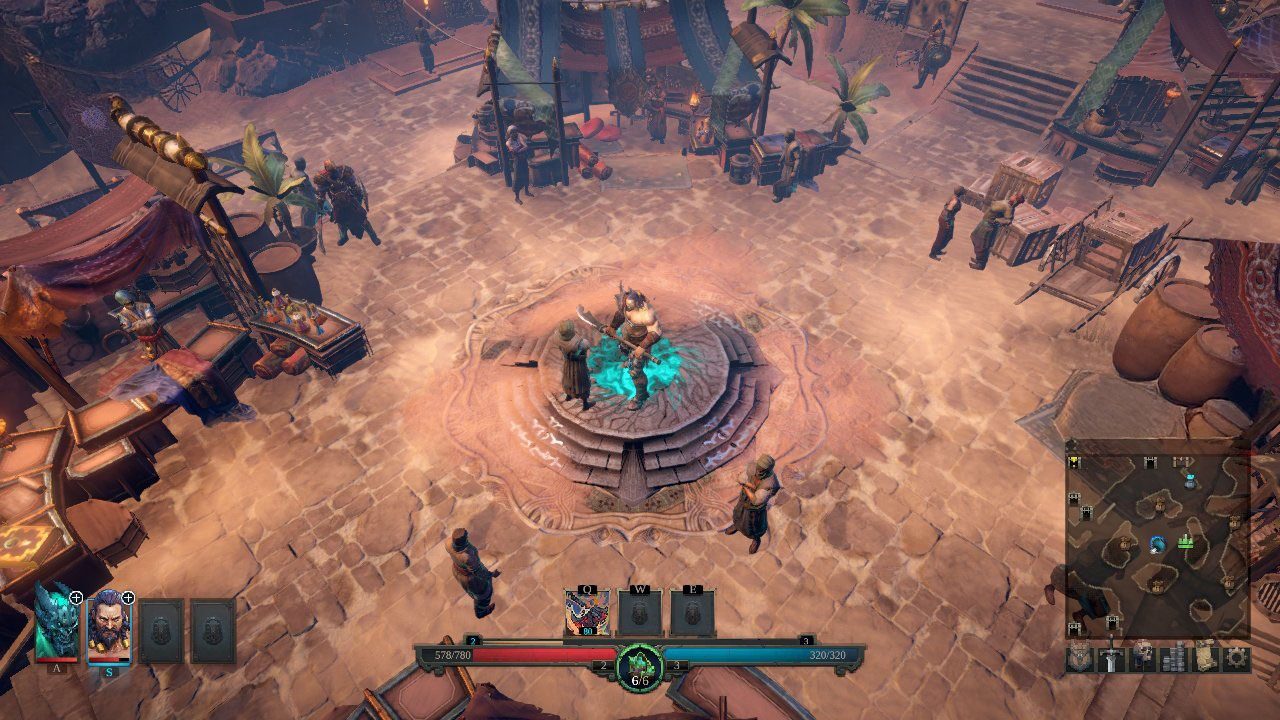Select the bearded warrior character portrait
This screenshot has width=1280, height=720.
108,628
